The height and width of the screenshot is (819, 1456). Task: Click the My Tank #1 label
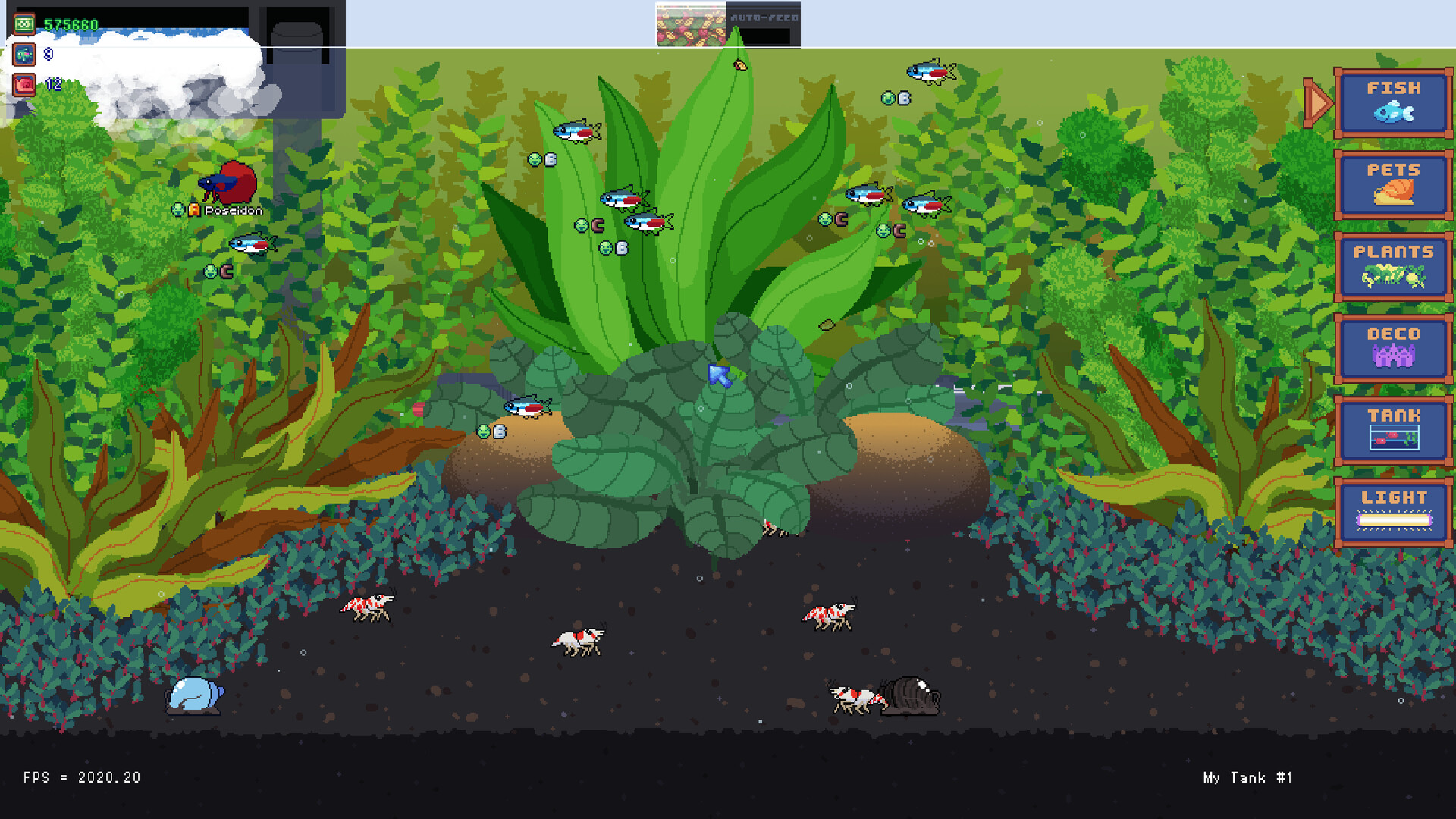[1246, 777]
